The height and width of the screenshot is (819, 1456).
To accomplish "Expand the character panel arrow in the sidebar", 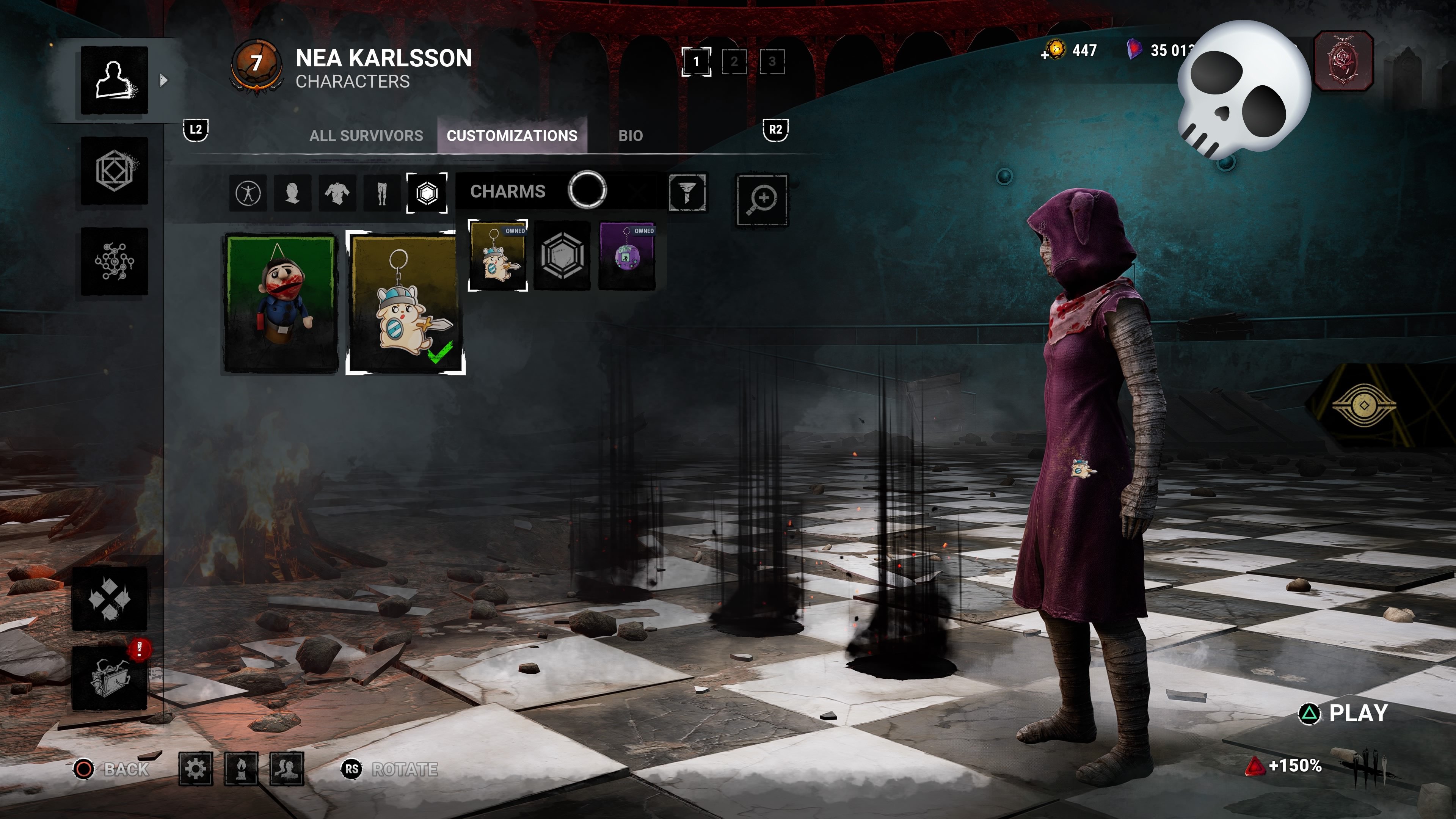I will [x=163, y=80].
